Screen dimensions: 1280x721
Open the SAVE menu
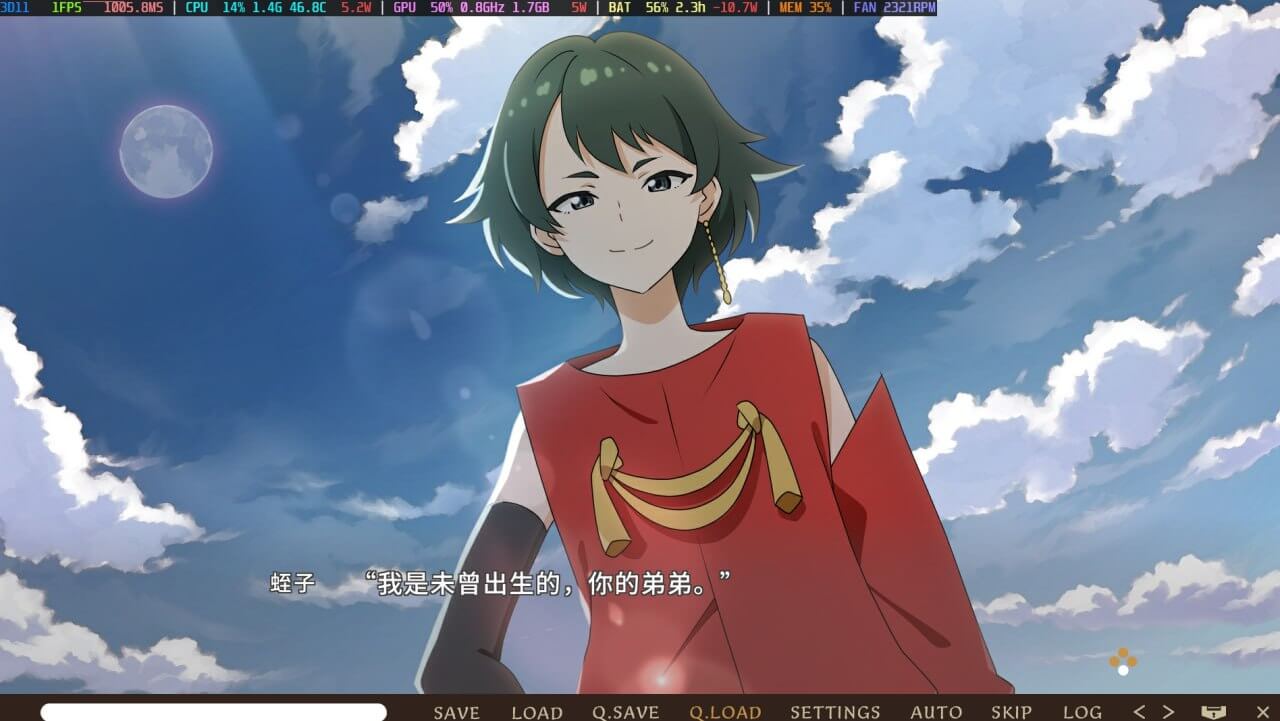pos(456,712)
